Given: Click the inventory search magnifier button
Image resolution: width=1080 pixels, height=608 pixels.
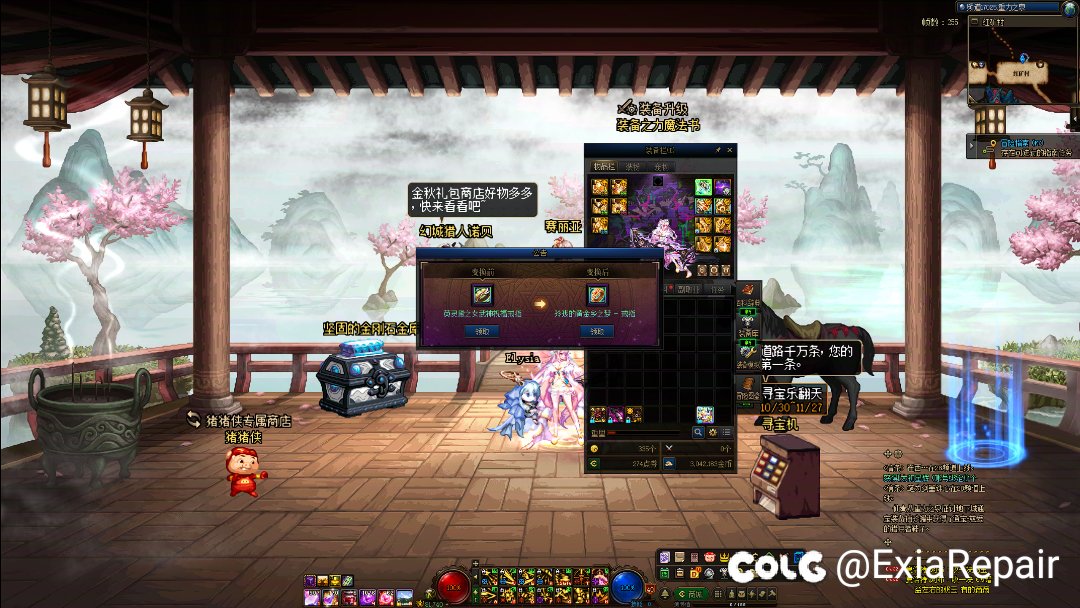Looking at the screenshot, I should pos(699,432).
